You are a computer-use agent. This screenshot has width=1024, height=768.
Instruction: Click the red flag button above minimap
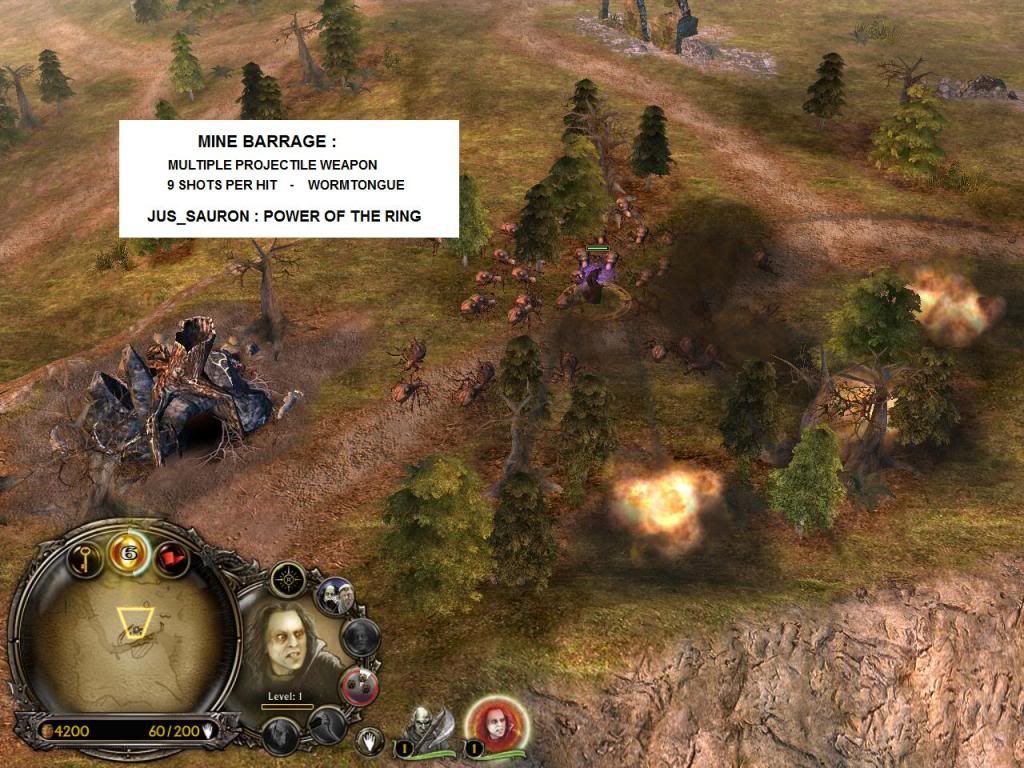point(172,556)
